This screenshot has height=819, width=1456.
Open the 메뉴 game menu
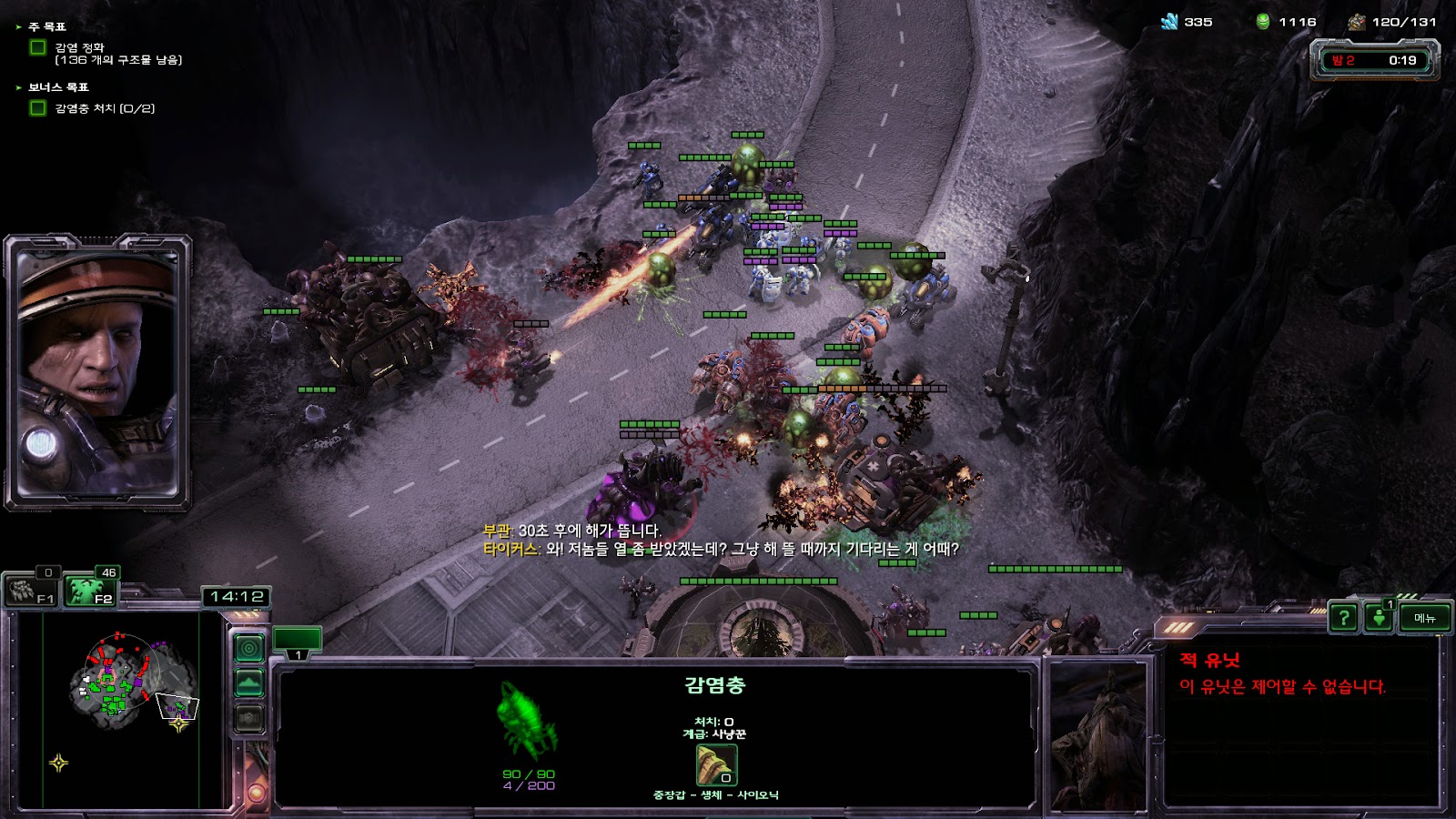pyautogui.click(x=1424, y=618)
